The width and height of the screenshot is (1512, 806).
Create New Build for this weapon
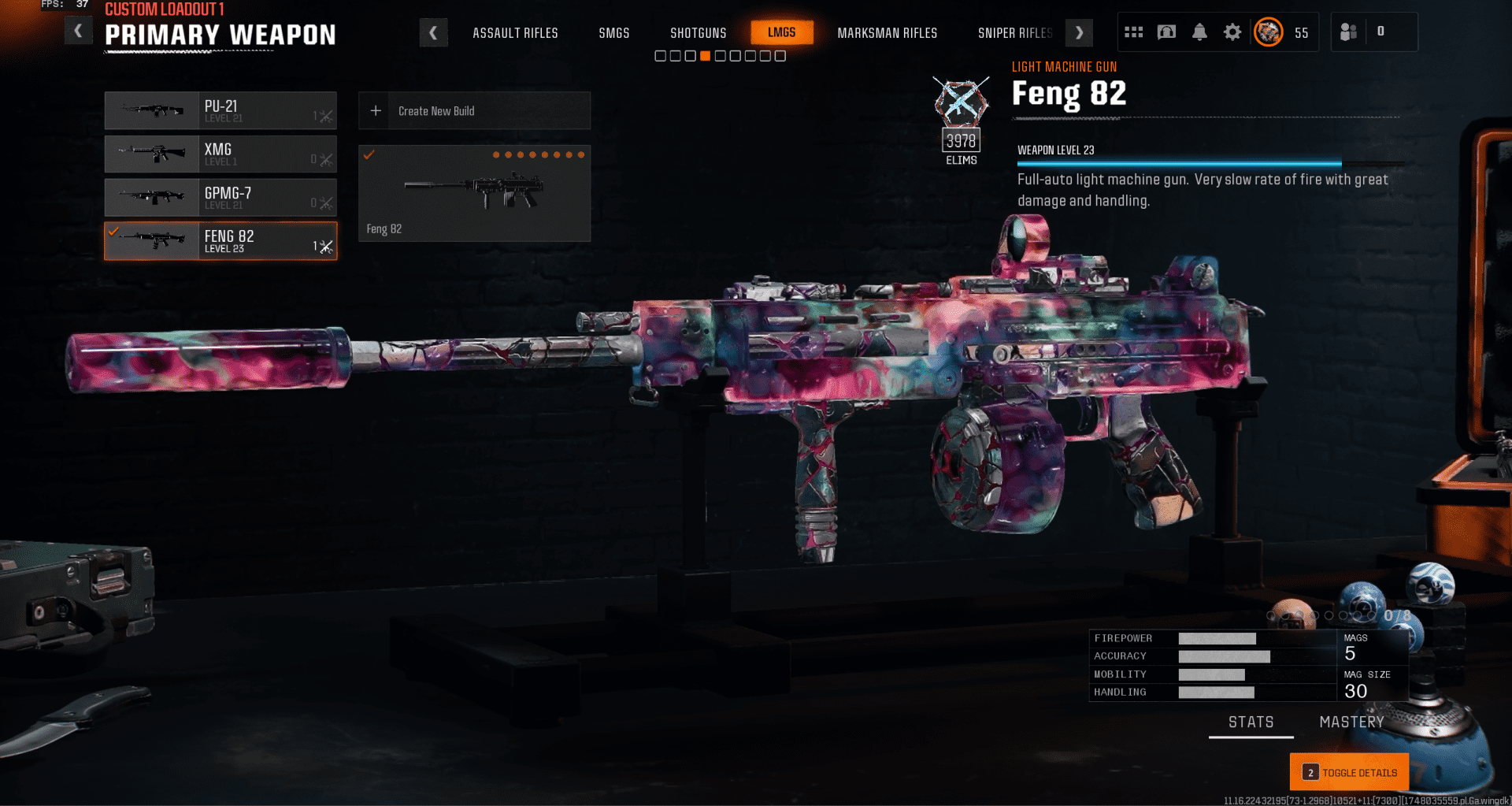[474, 111]
